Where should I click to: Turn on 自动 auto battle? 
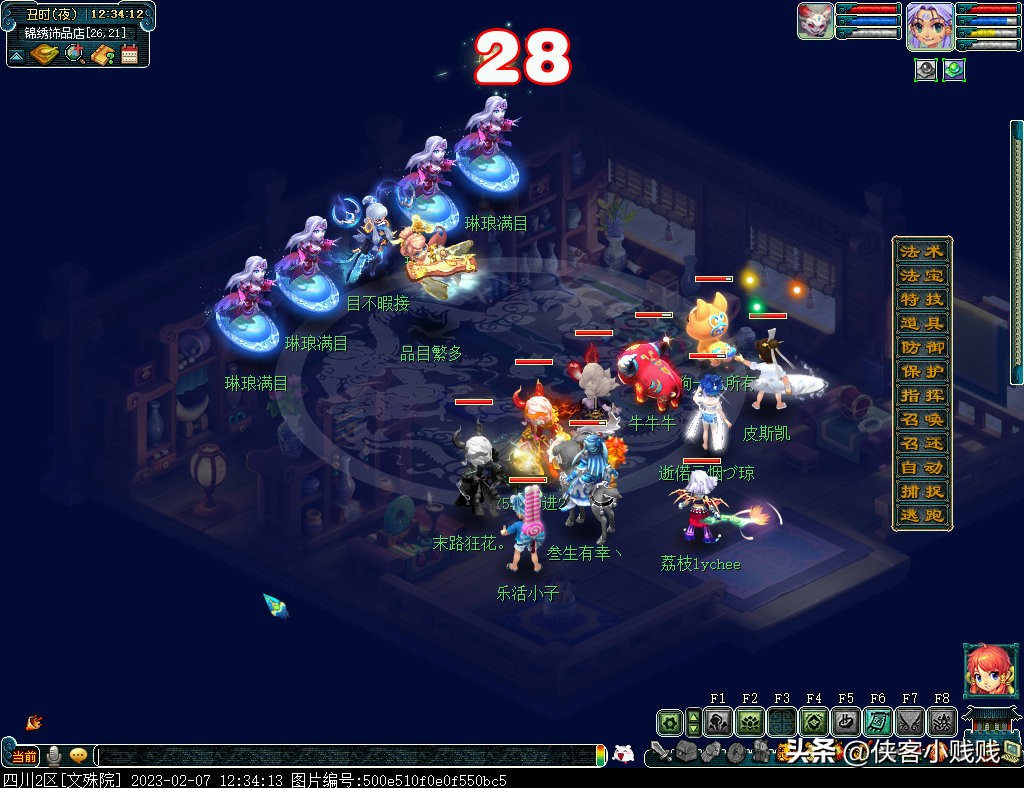(x=921, y=467)
